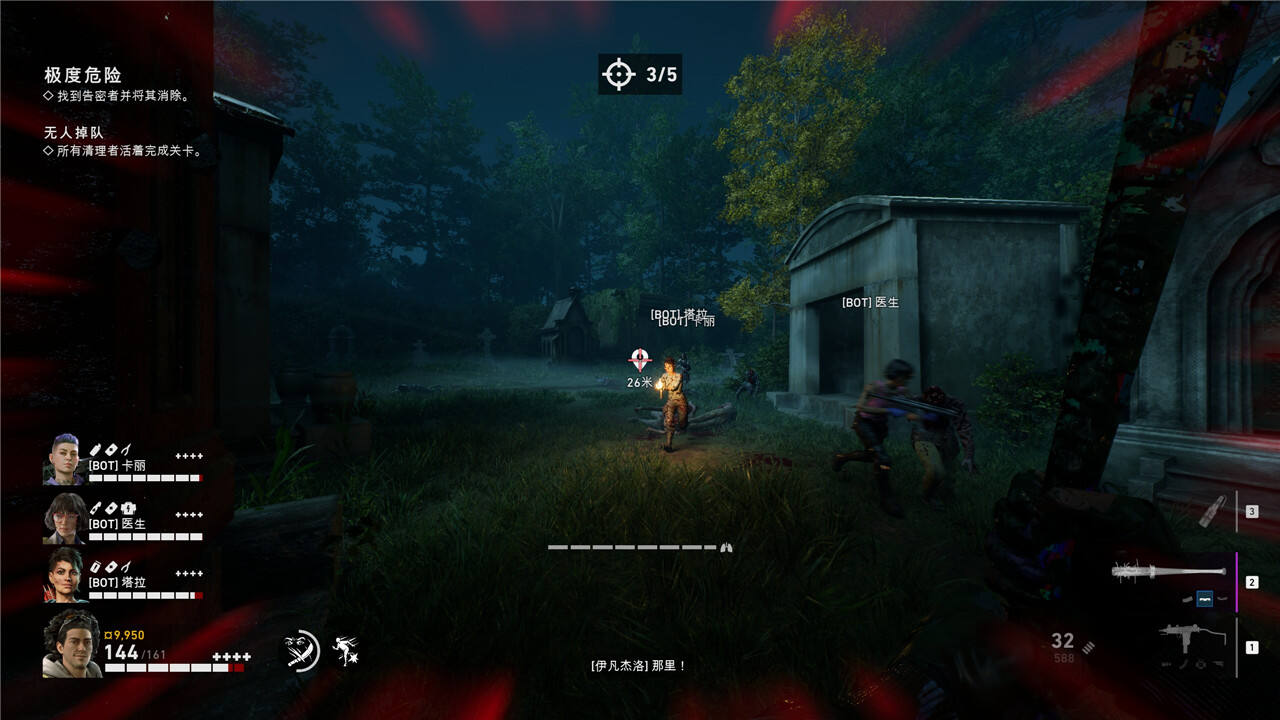1280x720 pixels.
Task: Choose the offensive item in slot 3
Action: coord(1211,511)
